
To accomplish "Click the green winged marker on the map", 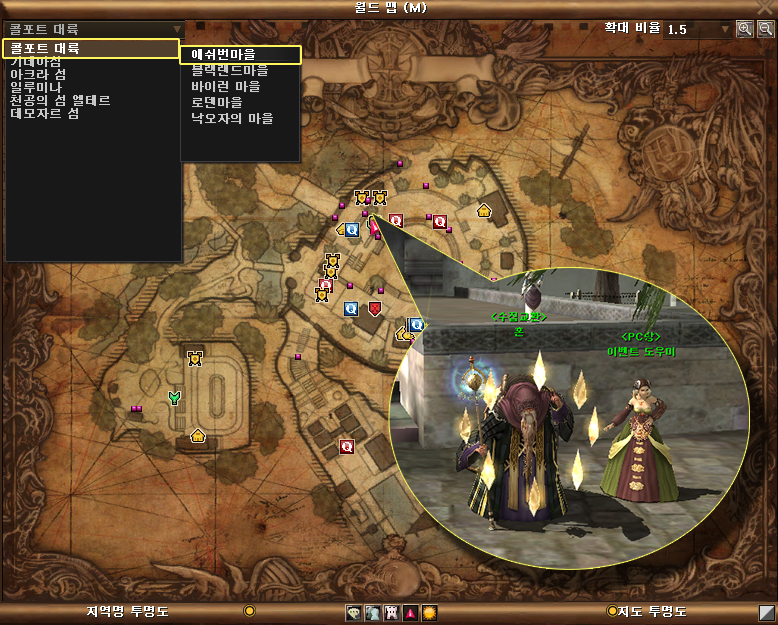I will (176, 398).
